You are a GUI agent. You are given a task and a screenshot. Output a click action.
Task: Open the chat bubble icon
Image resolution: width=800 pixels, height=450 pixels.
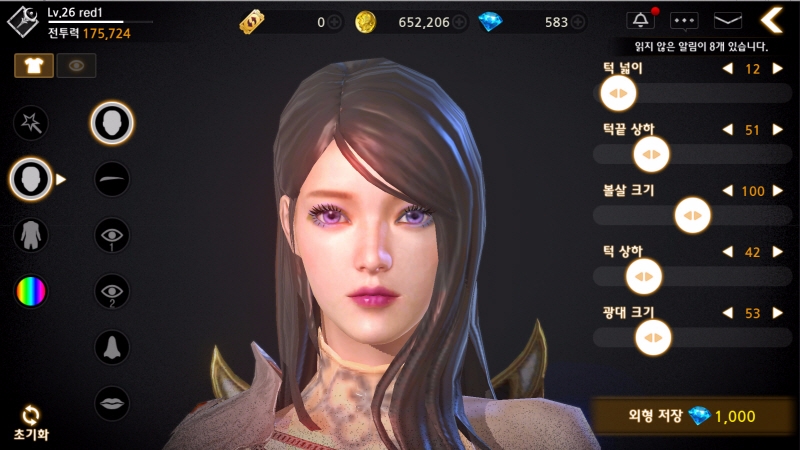(x=684, y=20)
